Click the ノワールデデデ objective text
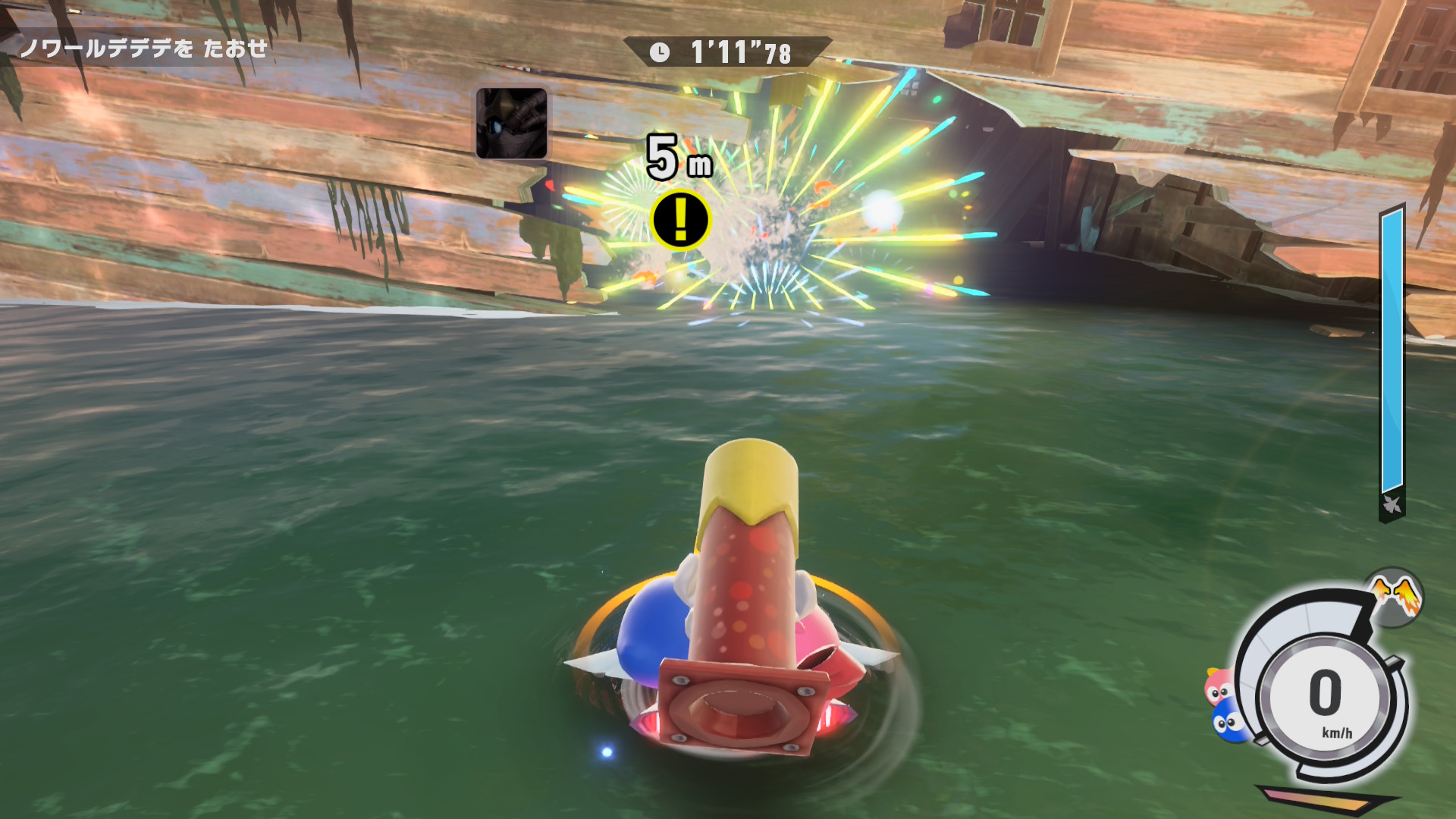This screenshot has height=819, width=1456. (x=144, y=49)
